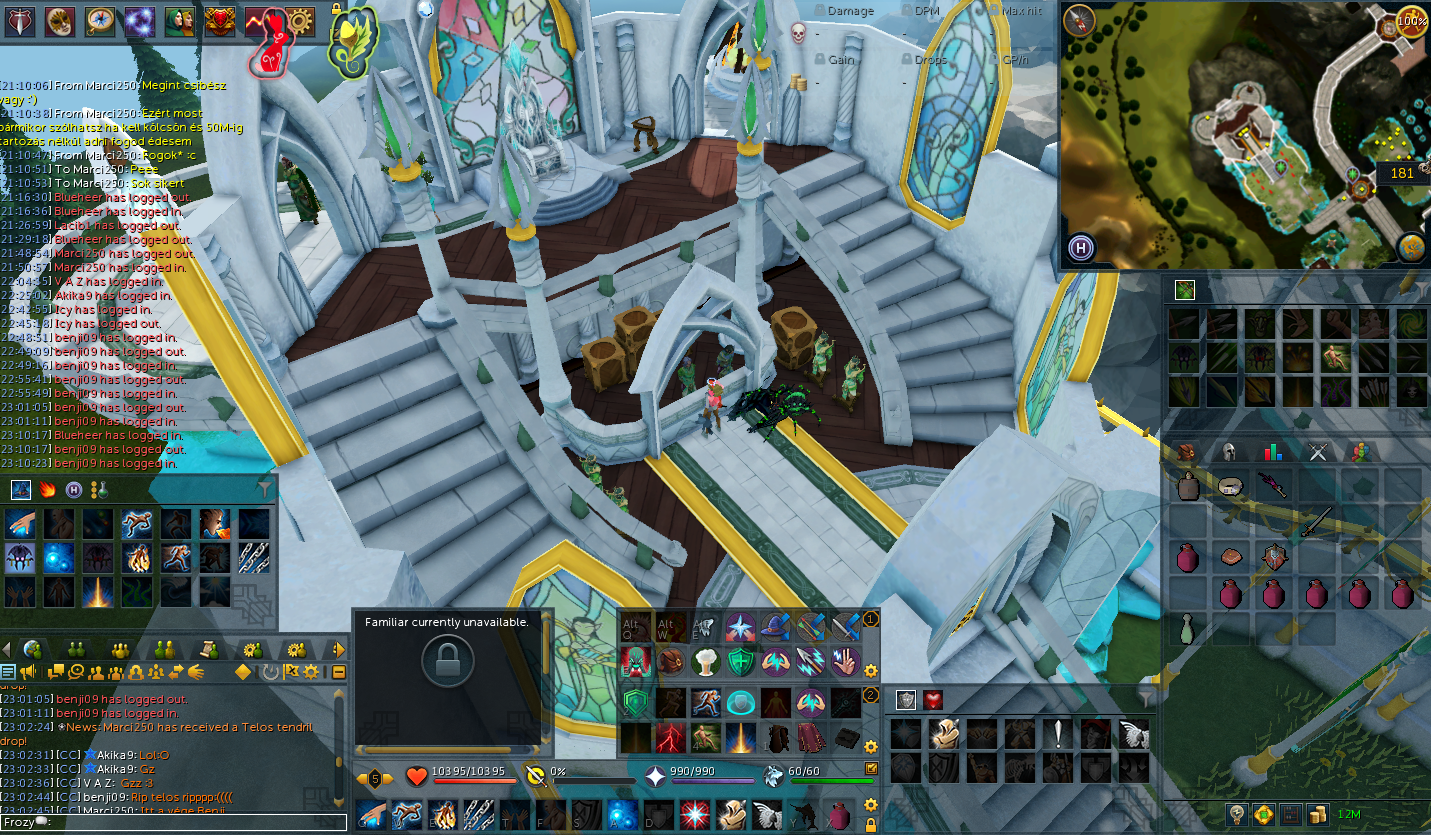Viewport: 1431px width, 835px height.
Task: Use the chains ability on the main action bar
Action: click(x=477, y=814)
